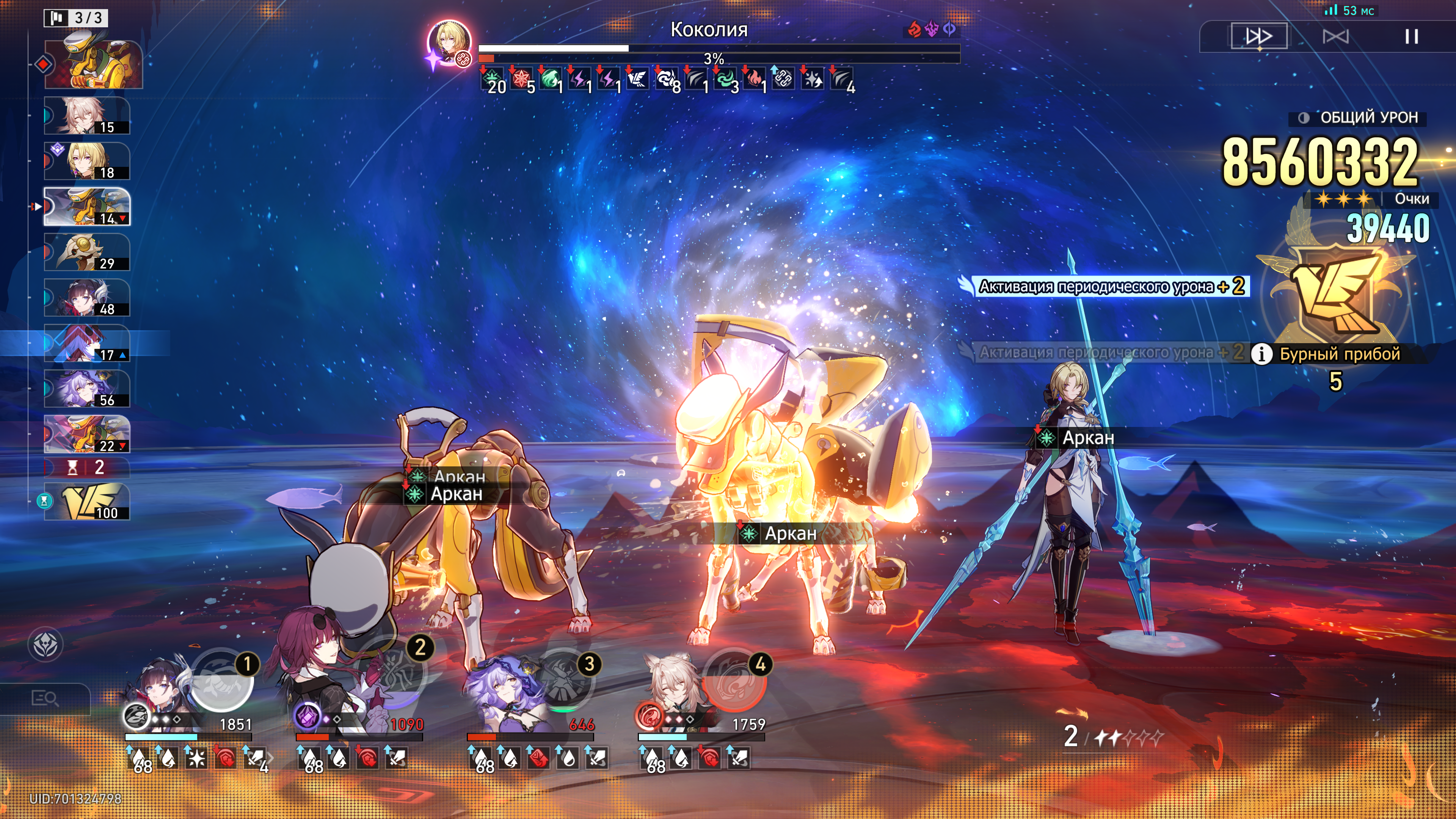Open the info for Бурный прибой
This screenshot has height=819, width=1456.
tap(1261, 354)
